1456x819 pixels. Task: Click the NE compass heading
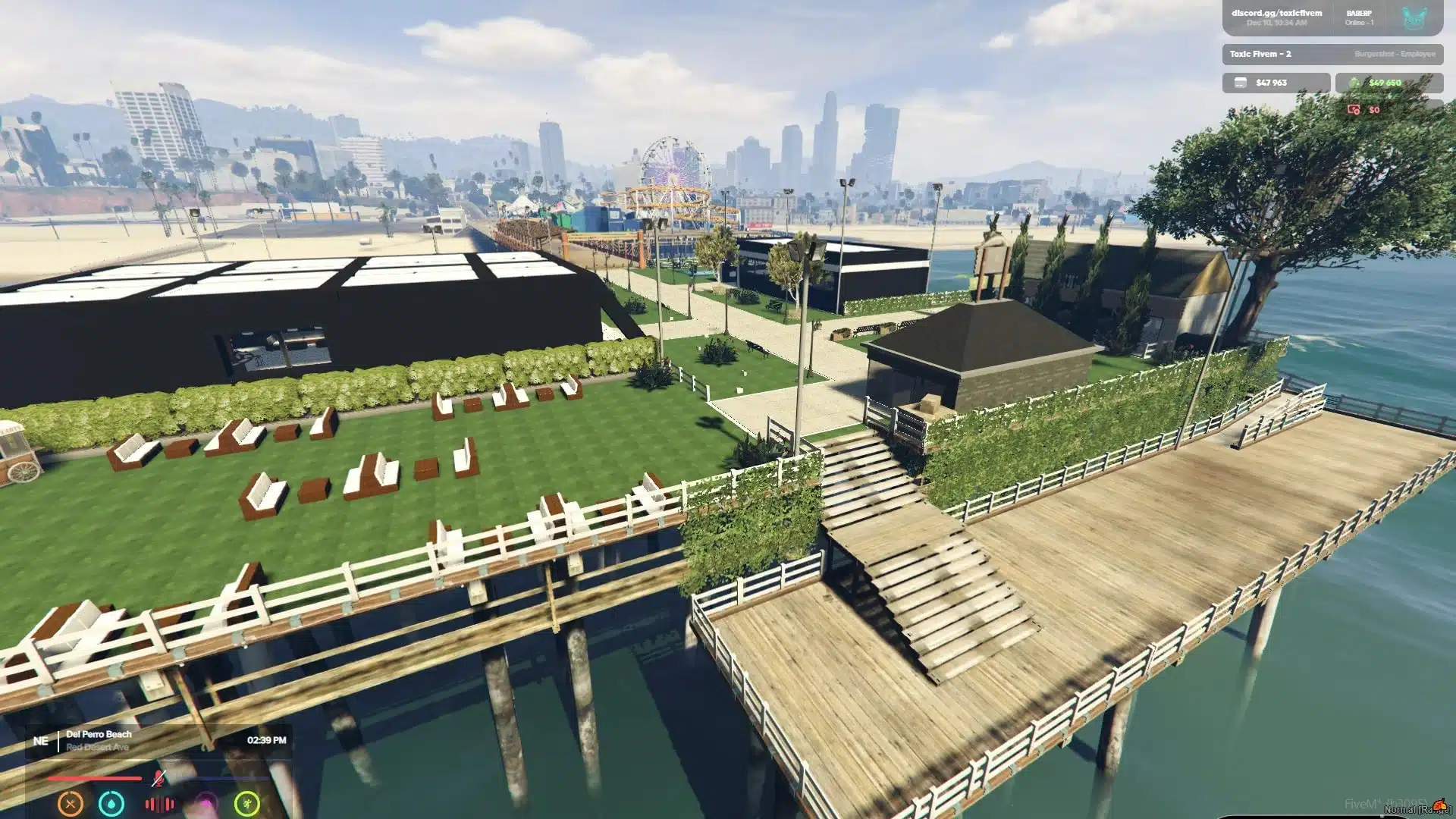pyautogui.click(x=41, y=740)
